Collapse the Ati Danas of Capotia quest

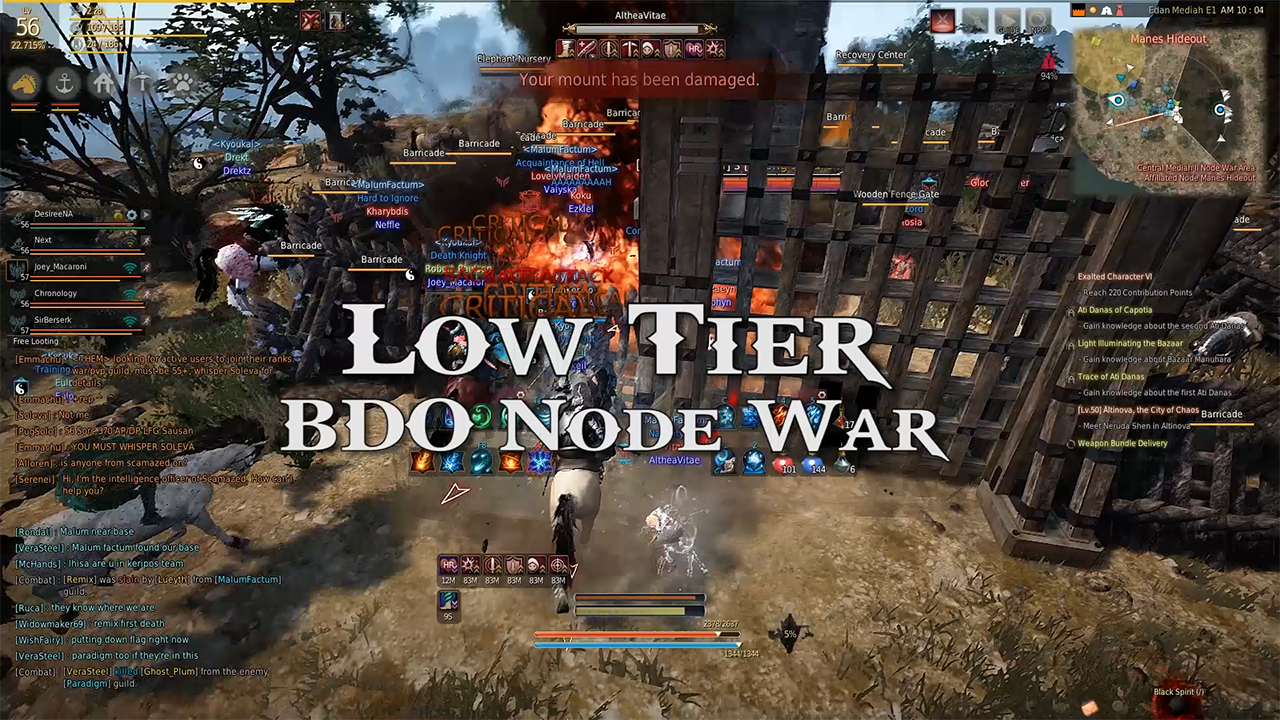(1113, 311)
